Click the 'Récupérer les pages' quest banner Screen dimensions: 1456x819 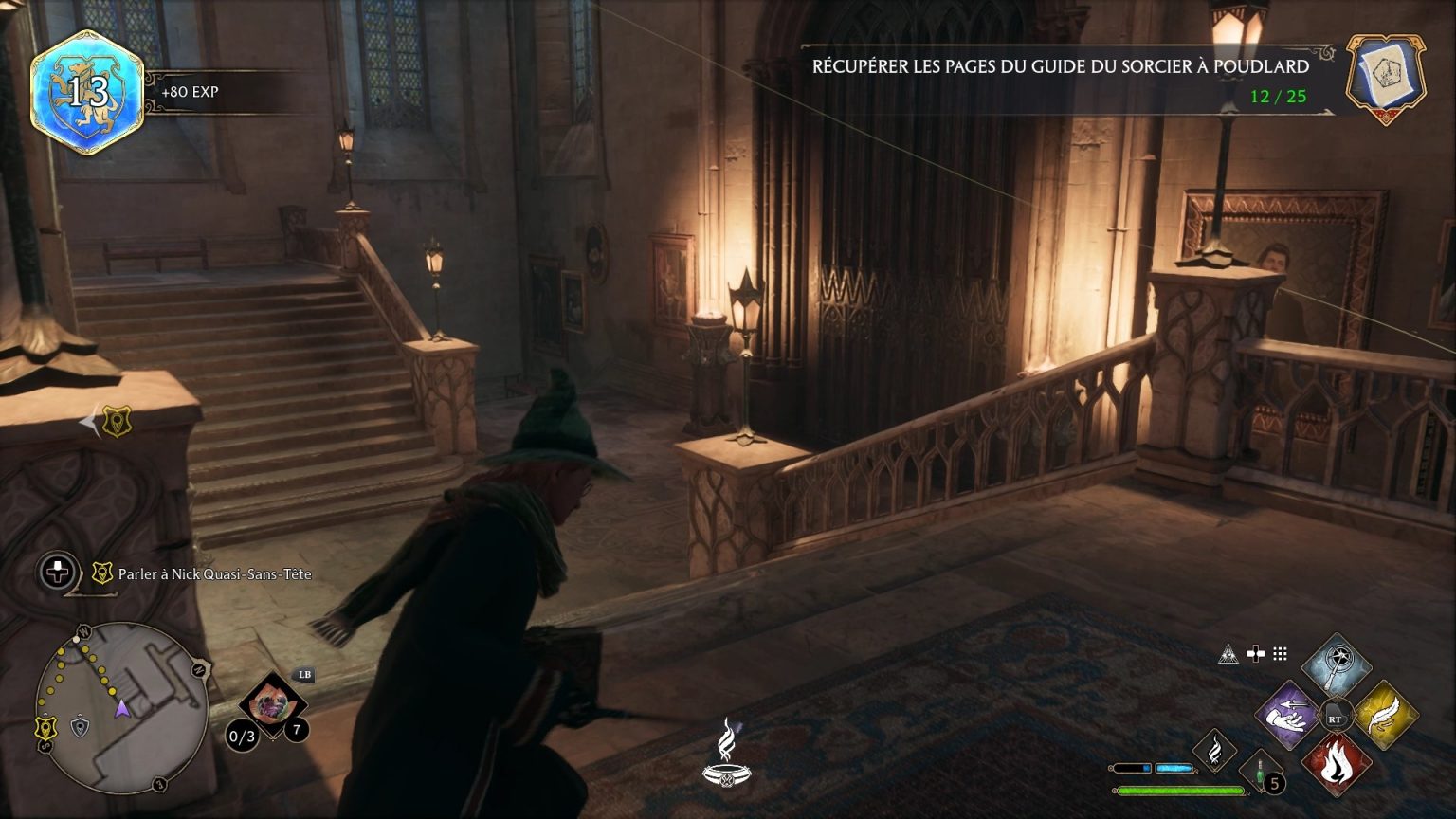click(x=1060, y=68)
